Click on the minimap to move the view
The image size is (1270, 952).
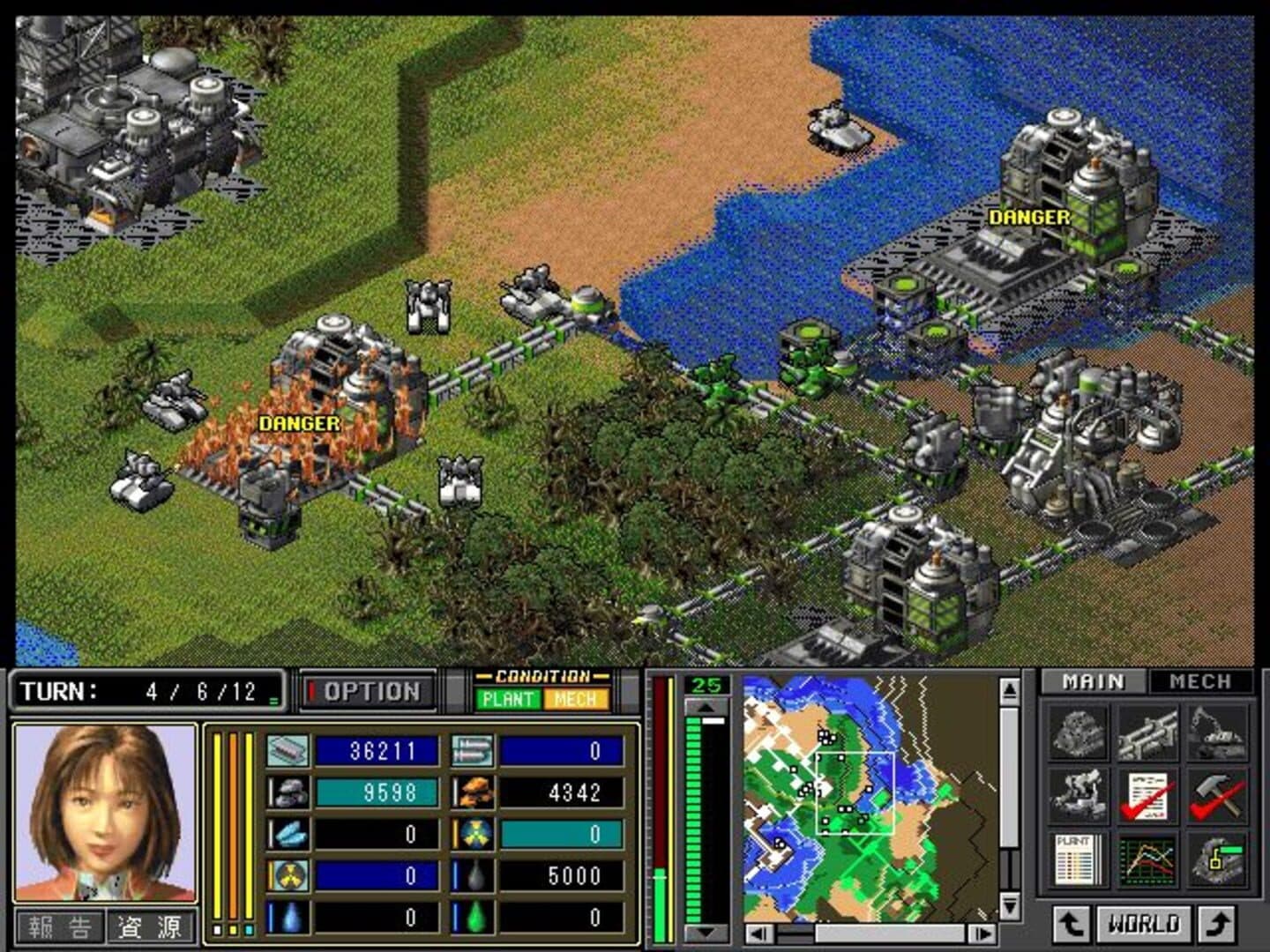[869, 798]
